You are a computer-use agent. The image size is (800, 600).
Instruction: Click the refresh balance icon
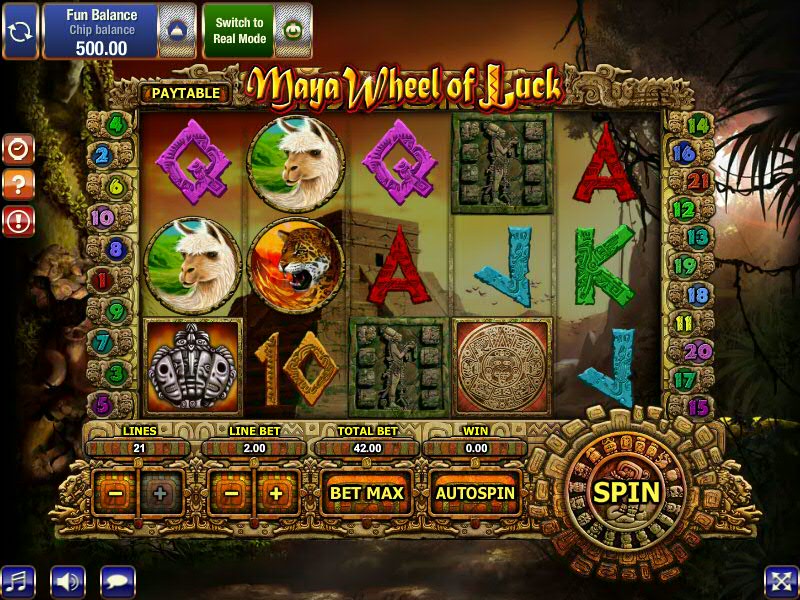pos(20,30)
